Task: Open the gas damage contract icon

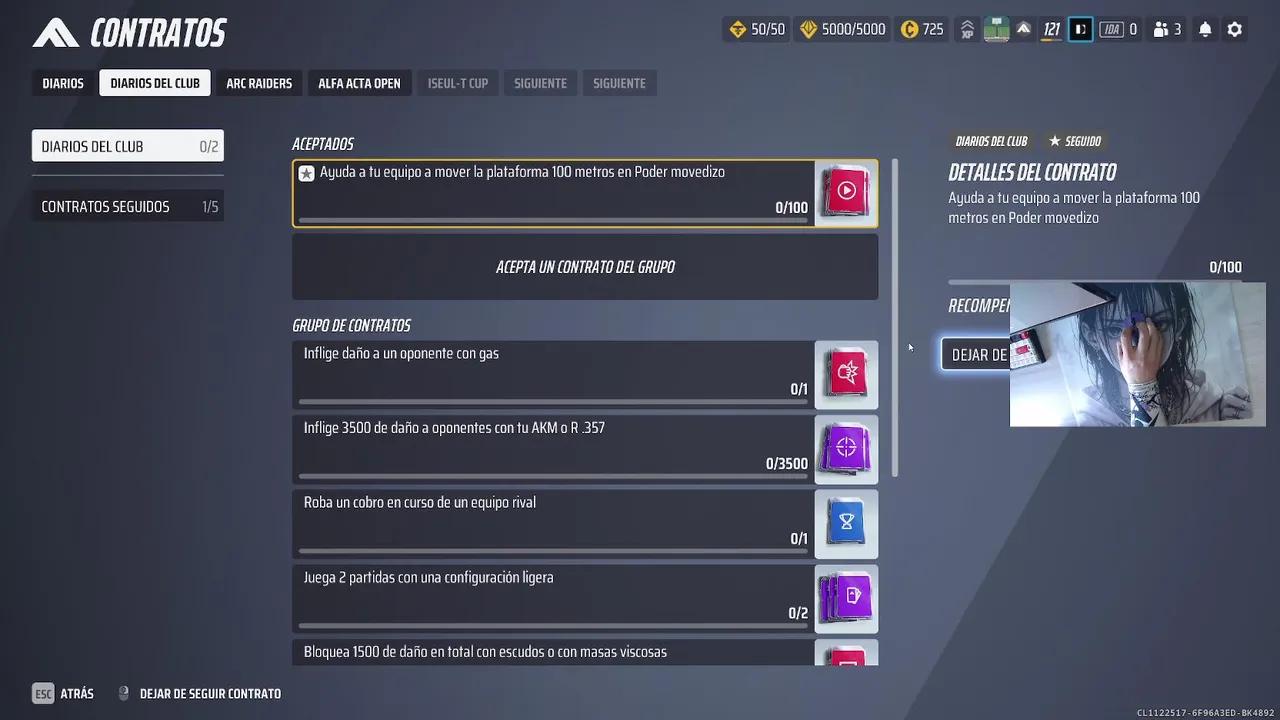Action: [845, 374]
